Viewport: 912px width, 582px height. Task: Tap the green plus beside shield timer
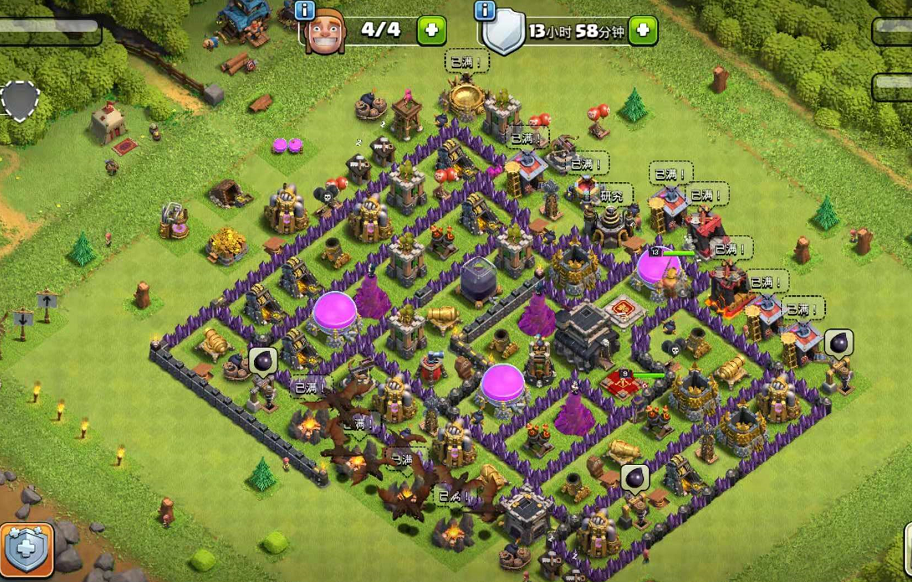[x=643, y=30]
